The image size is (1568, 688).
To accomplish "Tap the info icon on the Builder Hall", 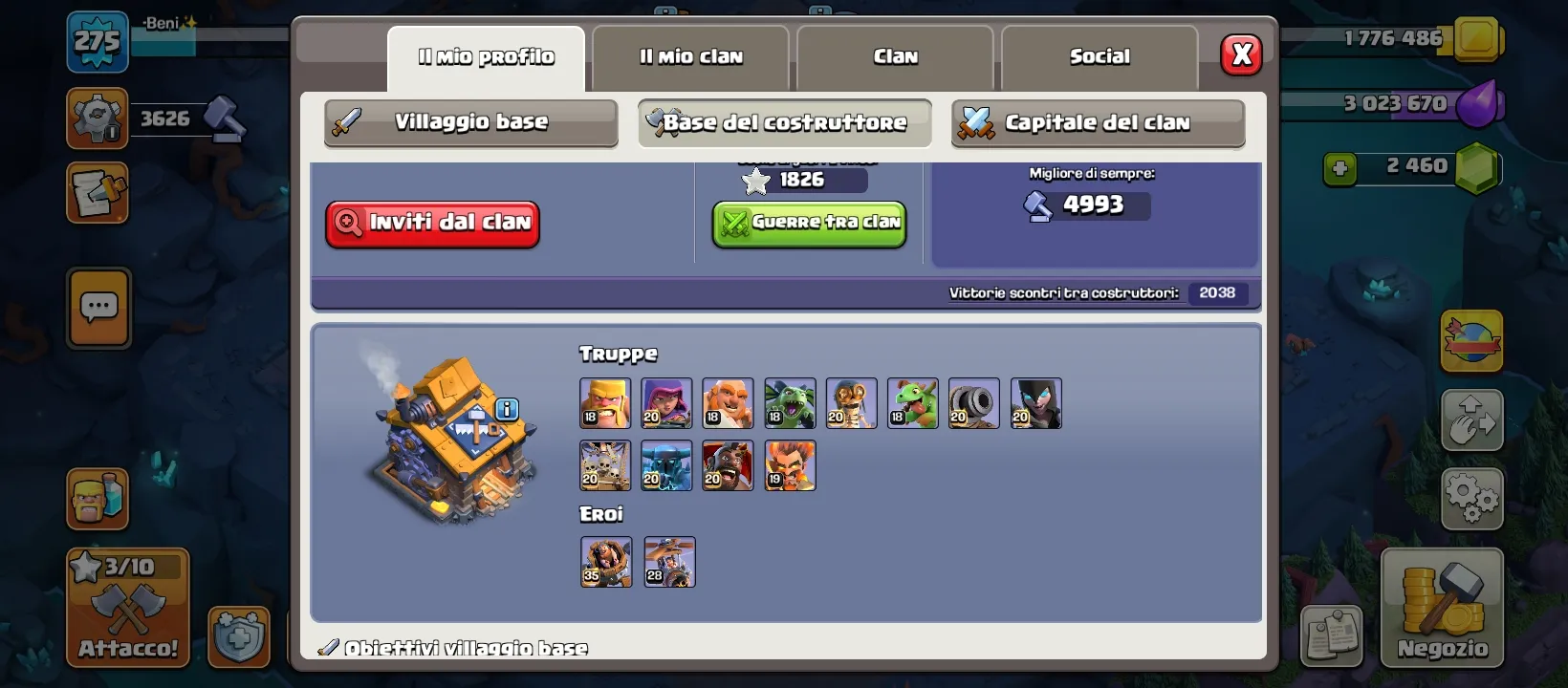I will [x=508, y=409].
